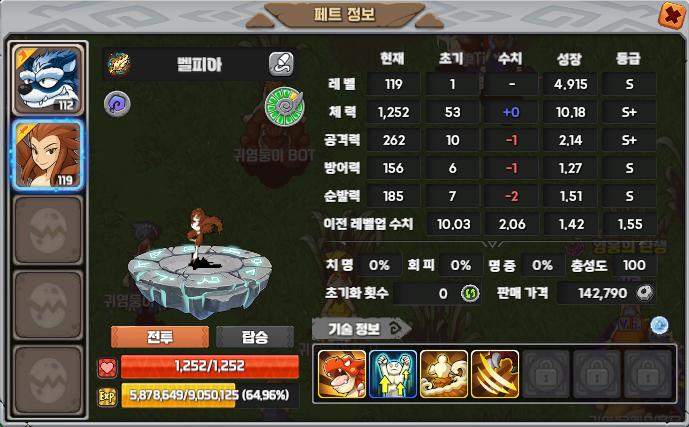
Task: Rename the pet with the pencil button
Action: [x=281, y=64]
